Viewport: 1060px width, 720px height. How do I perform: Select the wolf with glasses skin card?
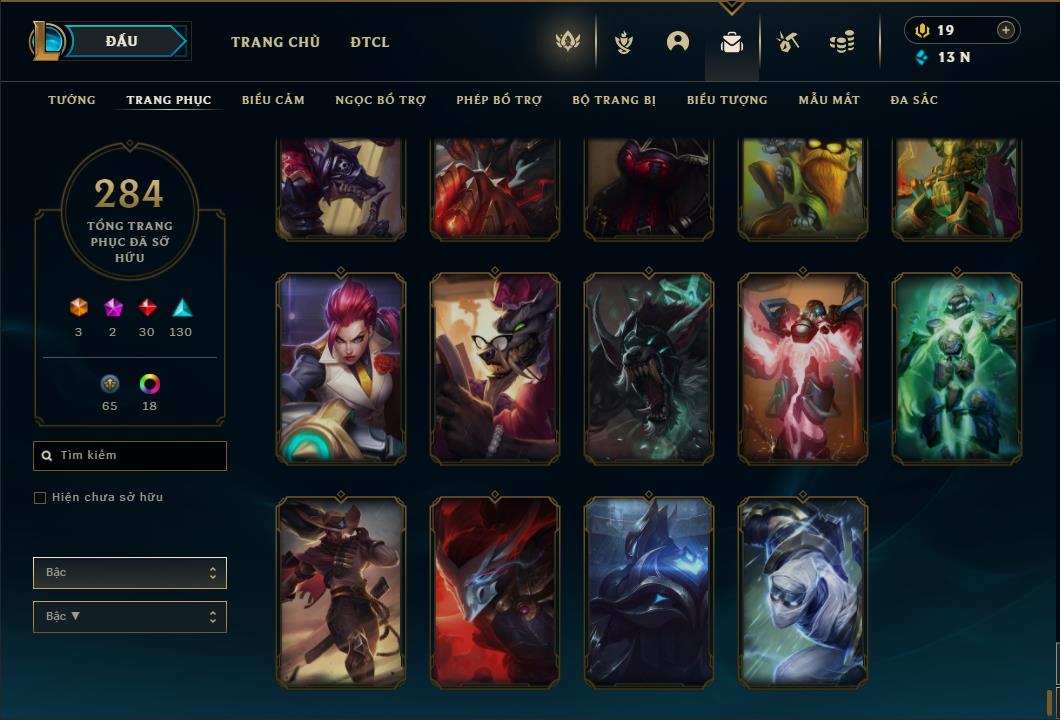pos(495,369)
